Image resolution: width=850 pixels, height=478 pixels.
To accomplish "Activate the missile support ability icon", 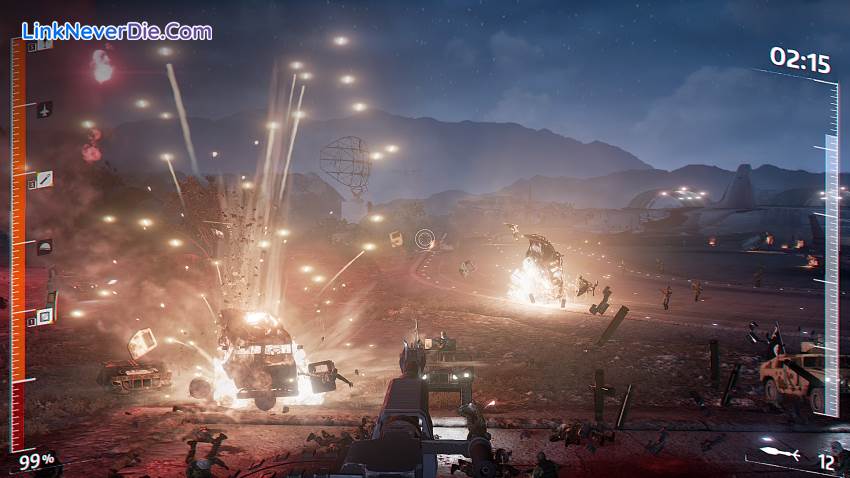I will [44, 179].
